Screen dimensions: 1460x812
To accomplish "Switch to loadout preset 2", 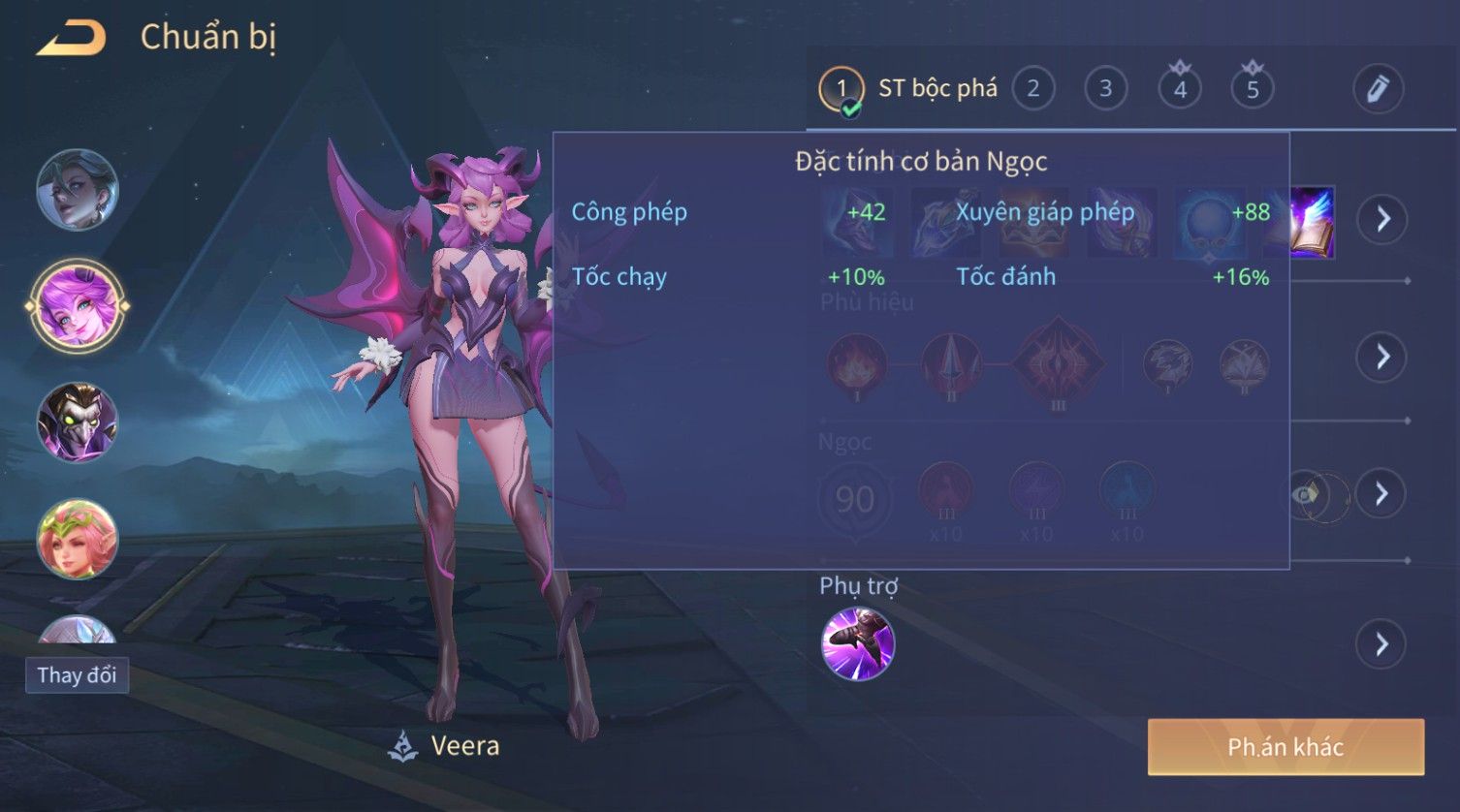I will (x=1032, y=89).
